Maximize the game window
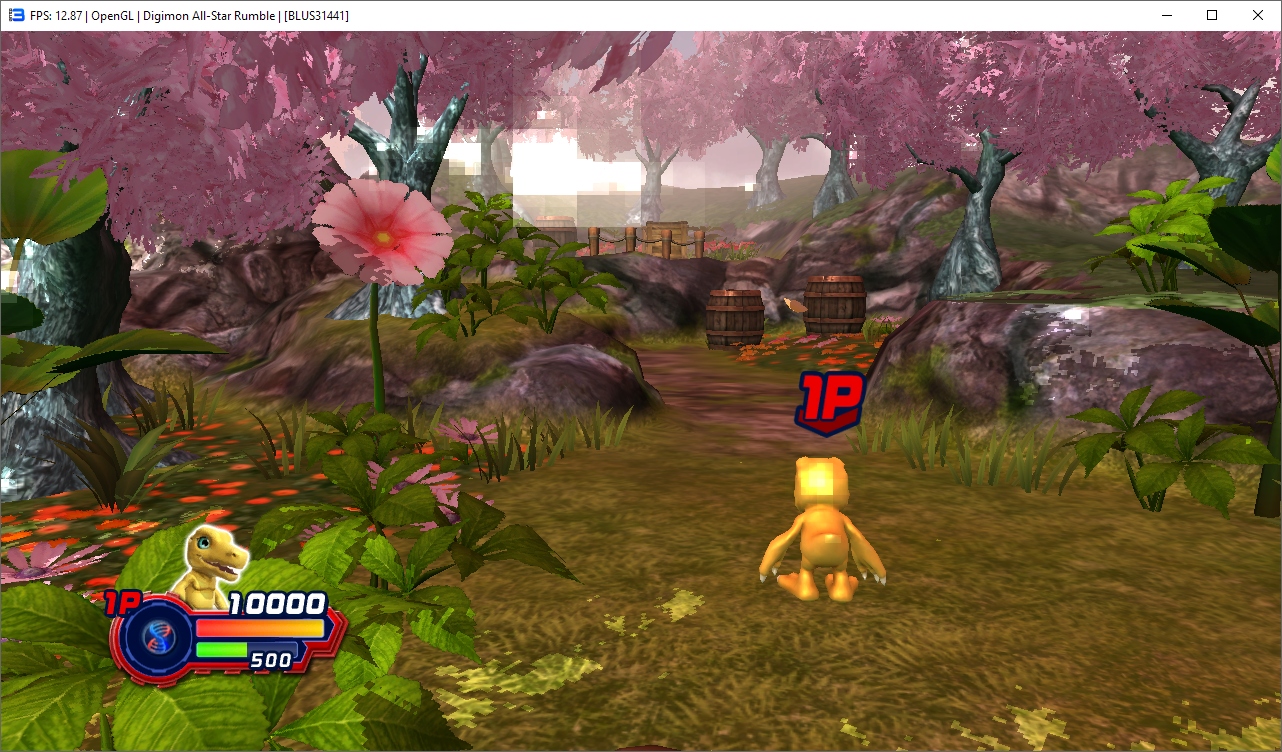 (1212, 15)
